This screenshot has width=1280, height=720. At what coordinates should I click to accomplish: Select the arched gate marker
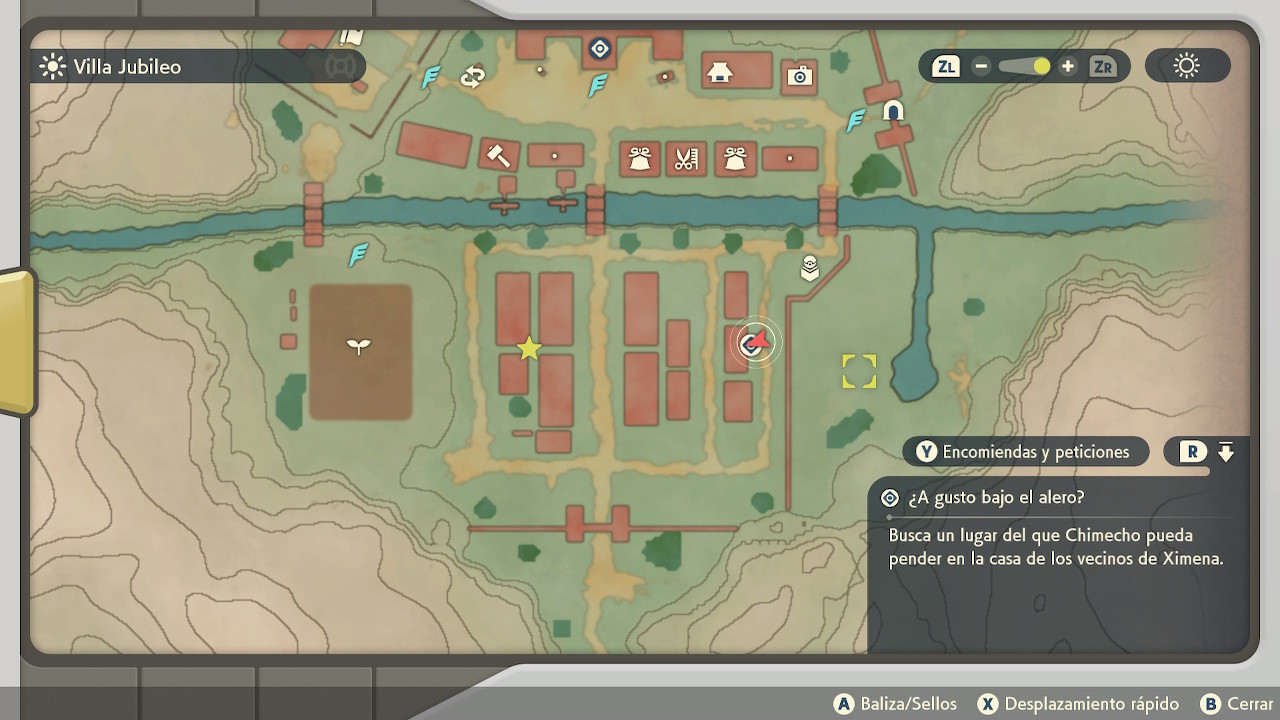[x=893, y=111]
